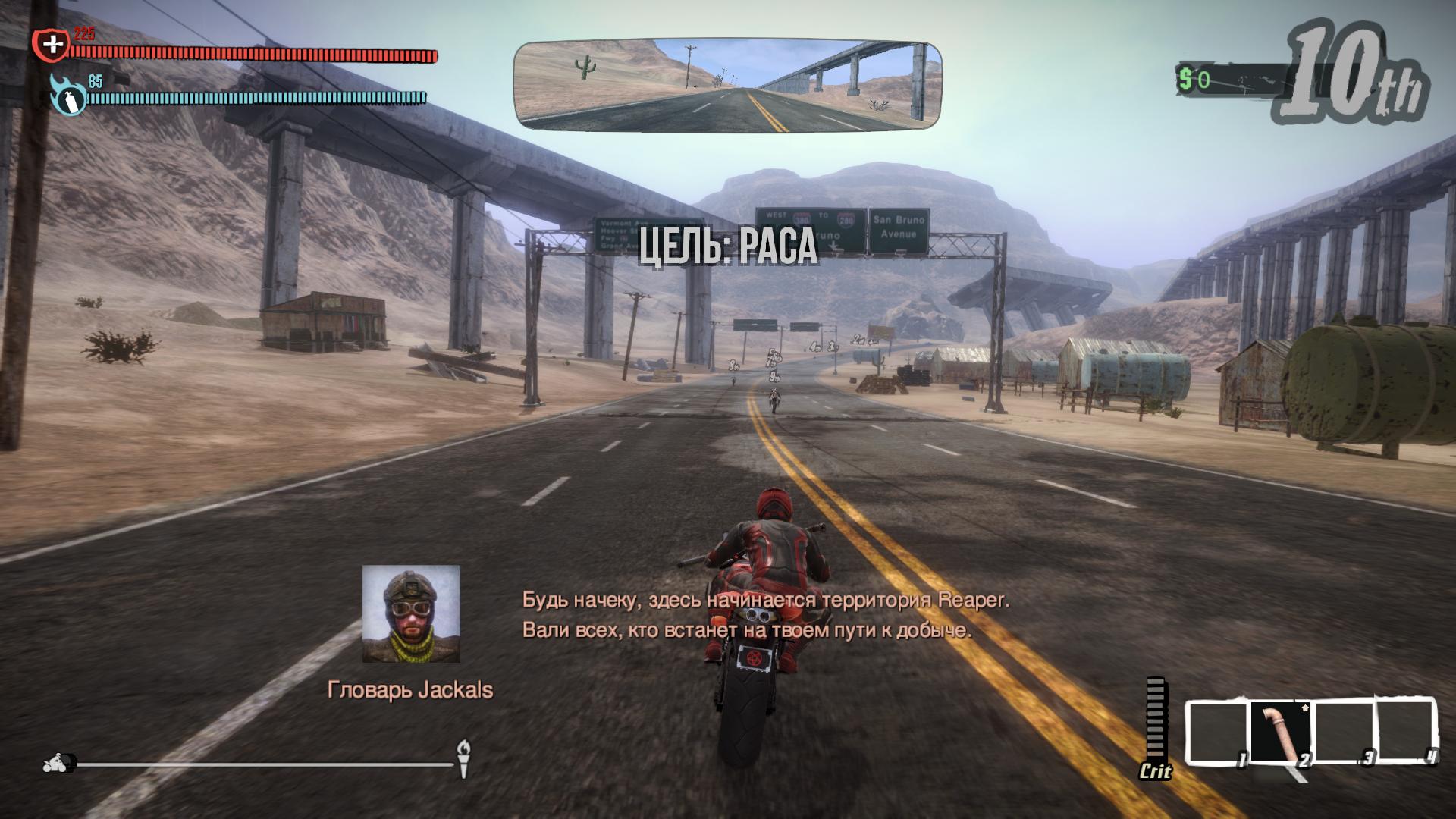The image size is (1456, 819).
Task: Click the motorcycle icon on the progress track
Action: (x=59, y=763)
